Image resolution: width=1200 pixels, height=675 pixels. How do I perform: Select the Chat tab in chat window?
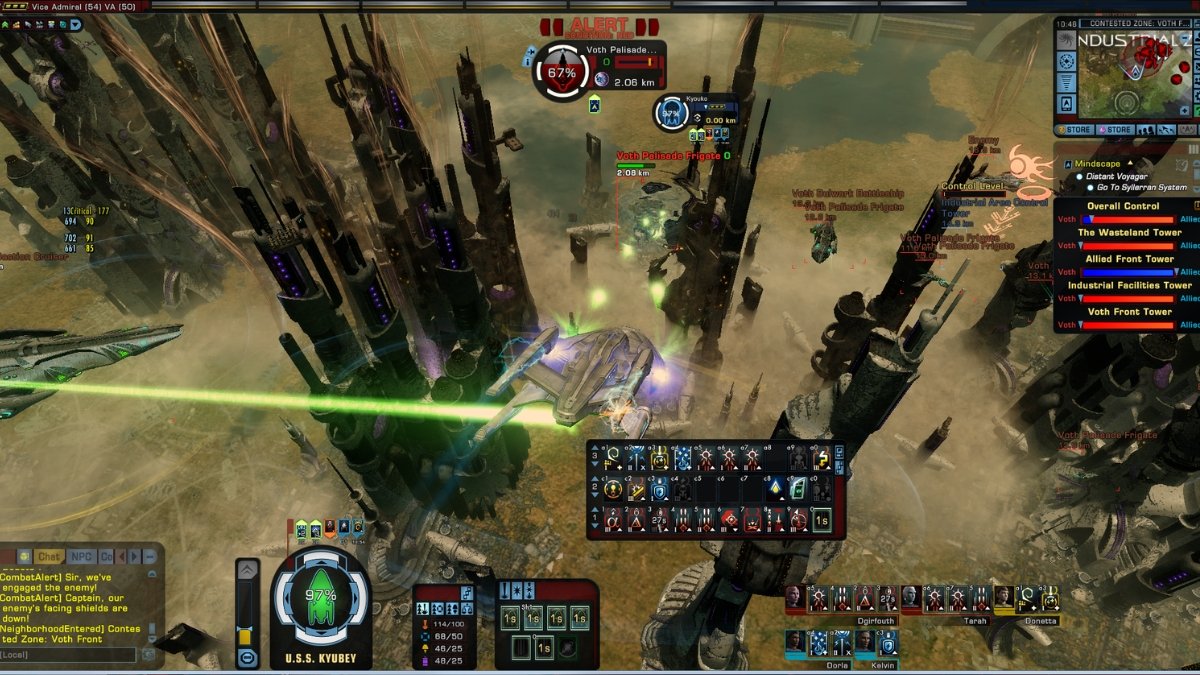coord(48,556)
